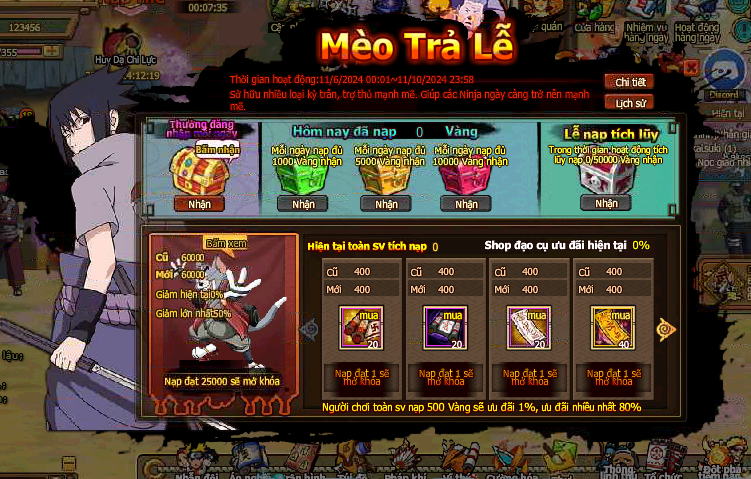Close the Mèo Trả Lễ event window
751x479 pixels.
(x=690, y=67)
